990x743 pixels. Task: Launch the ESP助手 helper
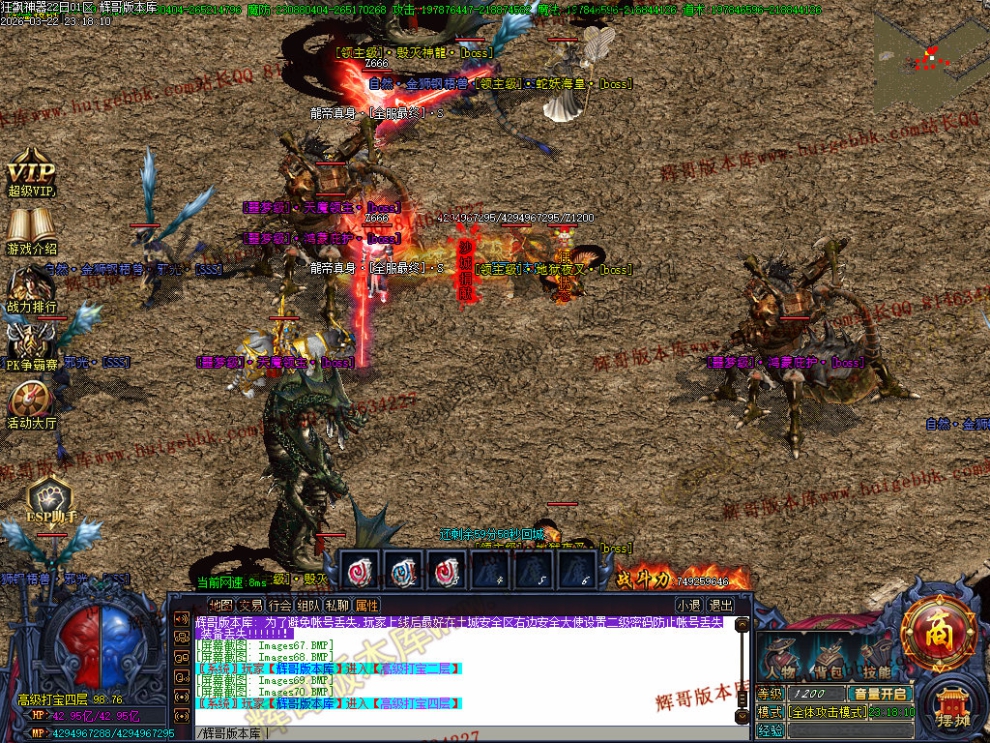pos(48,498)
